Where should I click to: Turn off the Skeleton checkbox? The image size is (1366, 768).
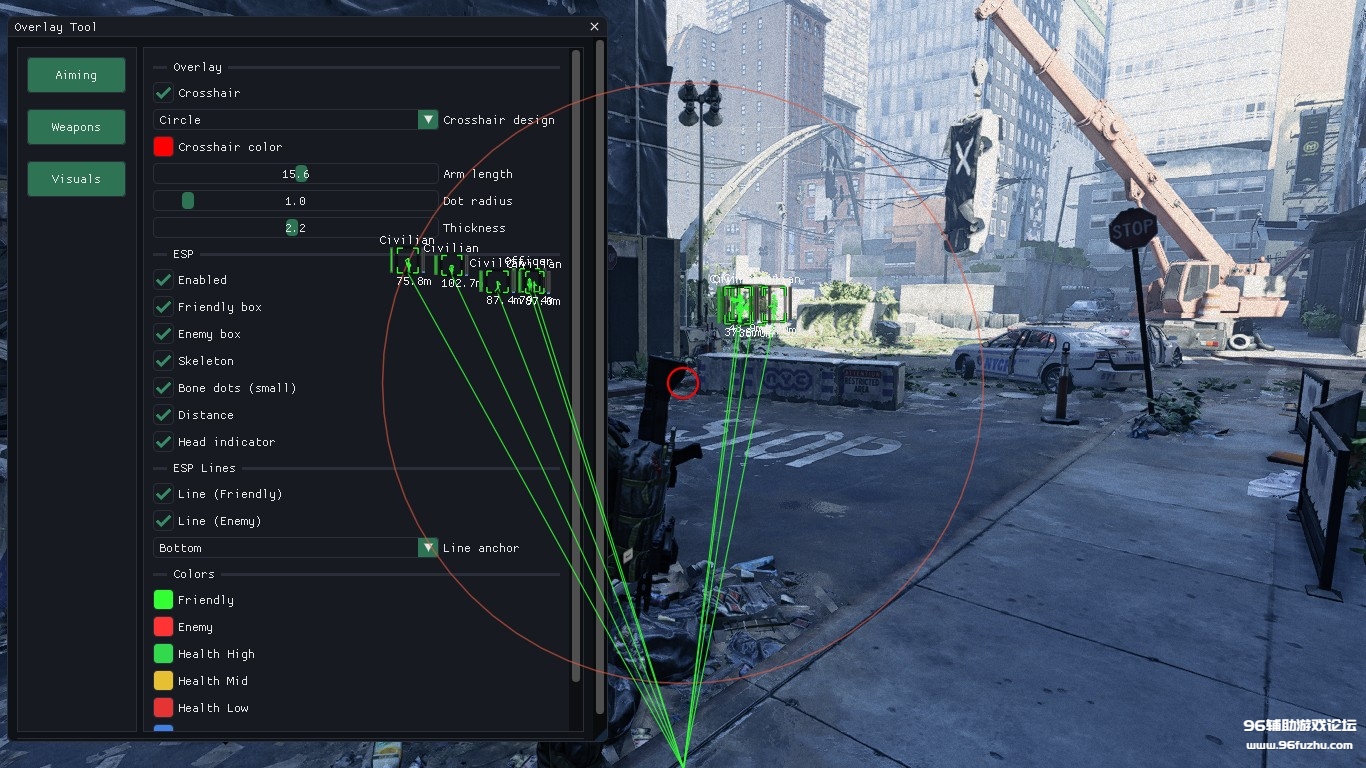click(x=163, y=361)
